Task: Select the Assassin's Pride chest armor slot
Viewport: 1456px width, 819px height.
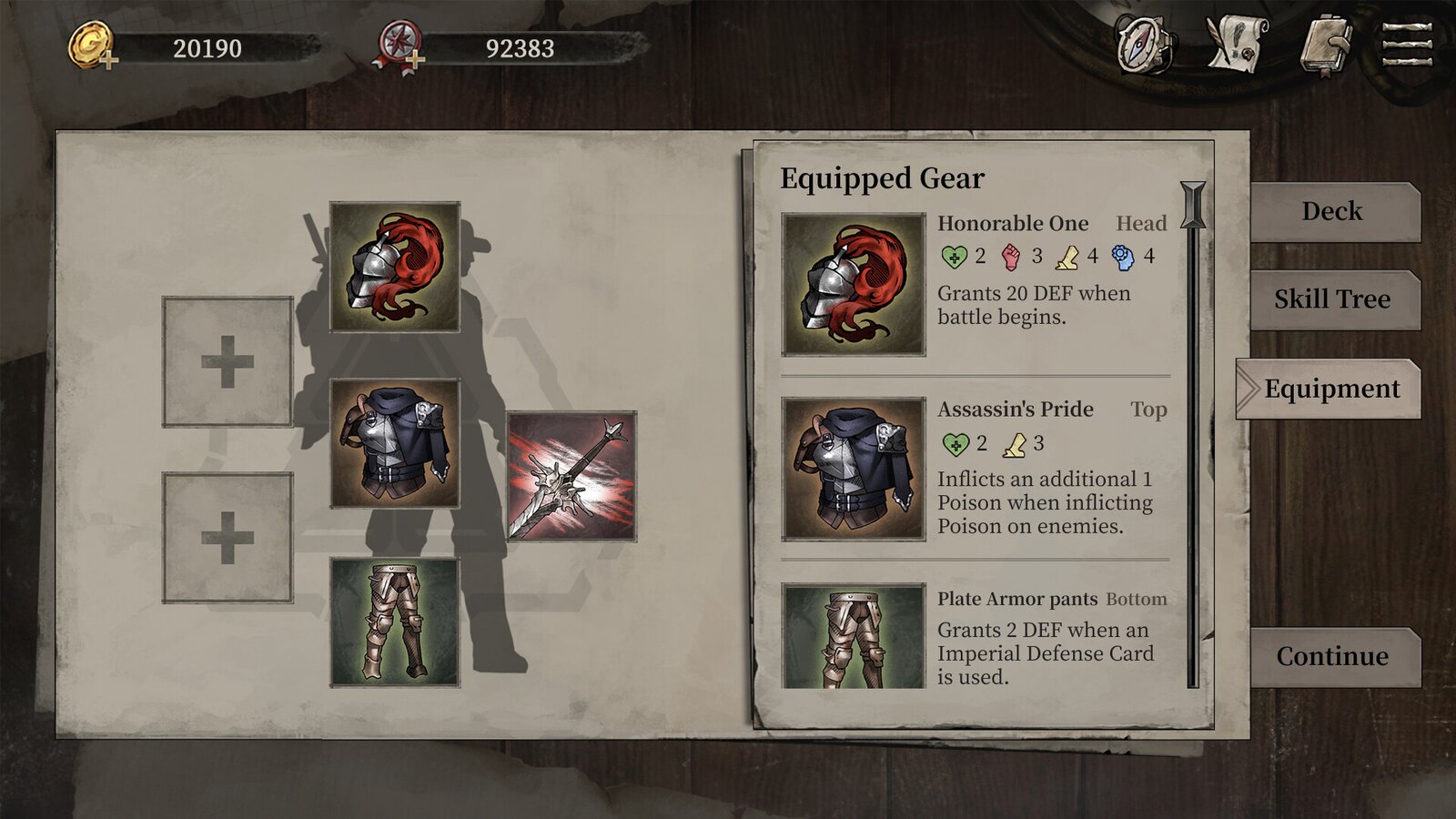Action: (x=395, y=443)
